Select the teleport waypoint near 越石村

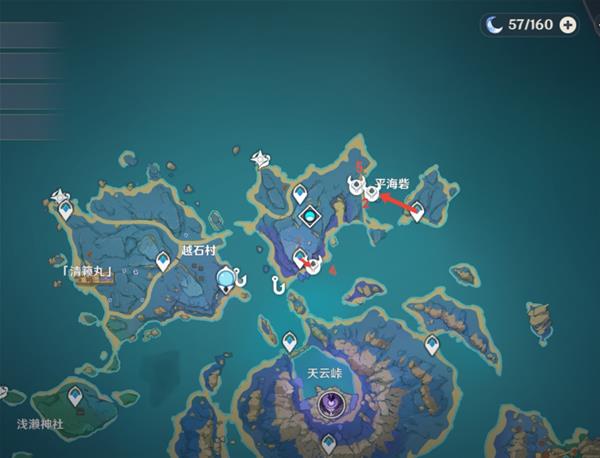[x=163, y=261]
